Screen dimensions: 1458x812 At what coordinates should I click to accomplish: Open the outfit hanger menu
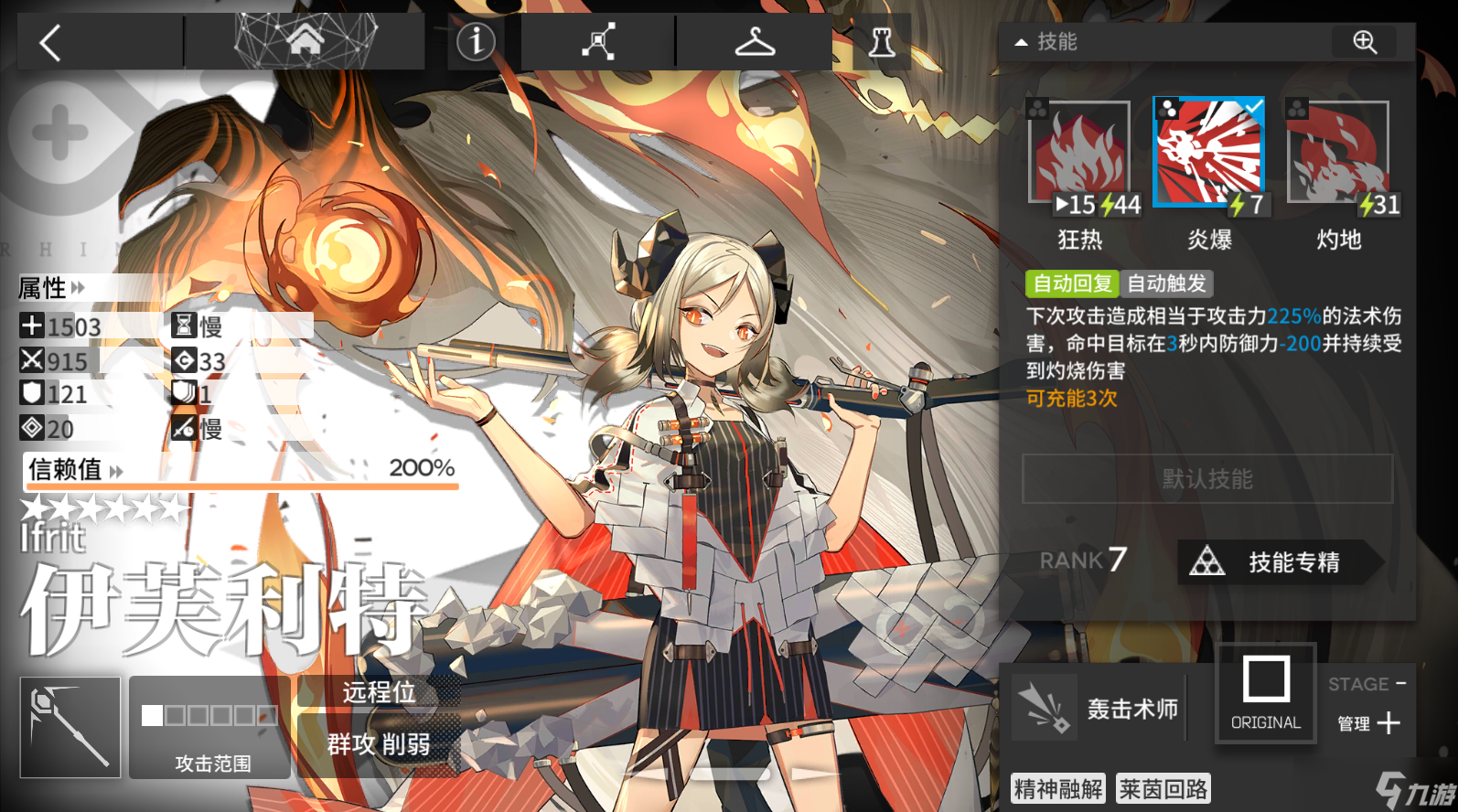coord(755,42)
